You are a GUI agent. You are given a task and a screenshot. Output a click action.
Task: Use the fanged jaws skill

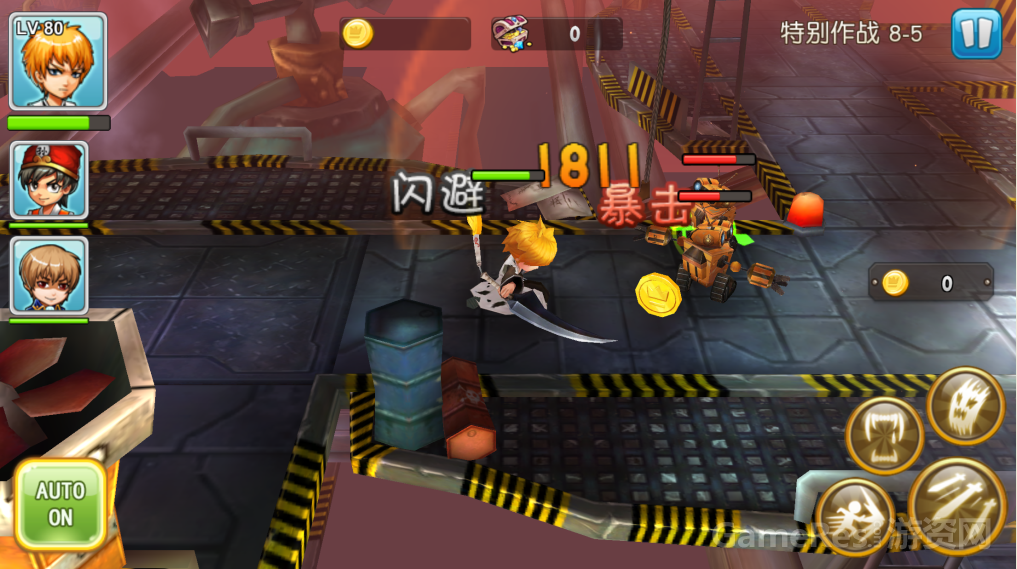click(884, 436)
